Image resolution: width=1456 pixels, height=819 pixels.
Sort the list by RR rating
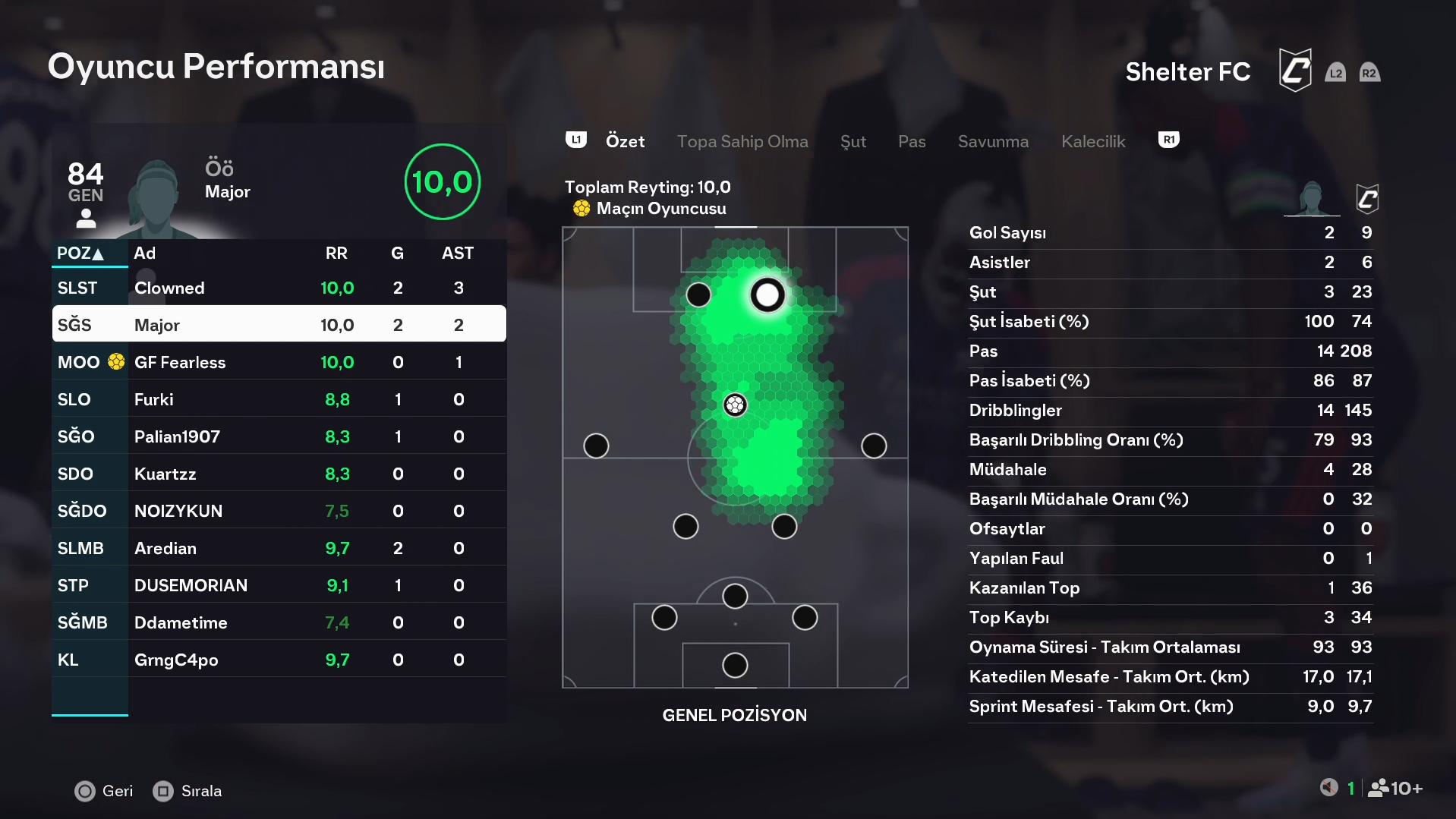pyautogui.click(x=336, y=254)
